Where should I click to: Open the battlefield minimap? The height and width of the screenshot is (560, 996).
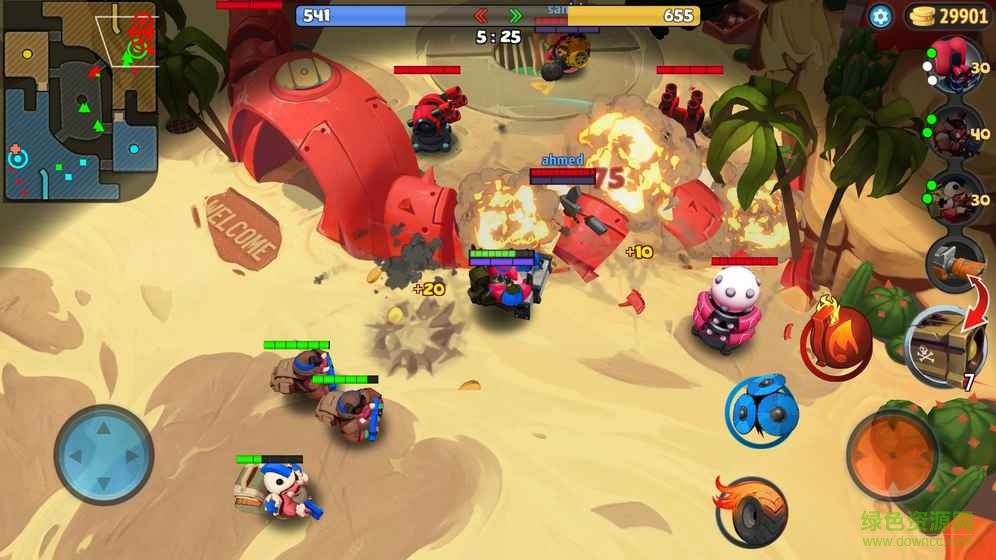(x=80, y=102)
